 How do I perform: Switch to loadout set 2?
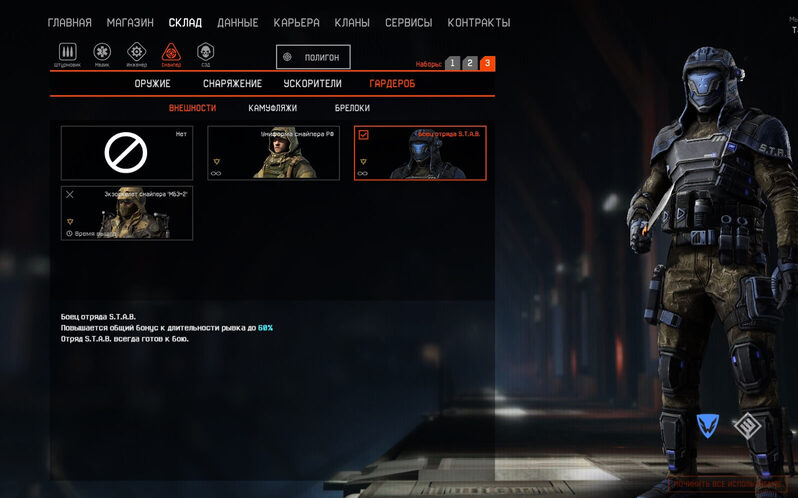pos(470,63)
